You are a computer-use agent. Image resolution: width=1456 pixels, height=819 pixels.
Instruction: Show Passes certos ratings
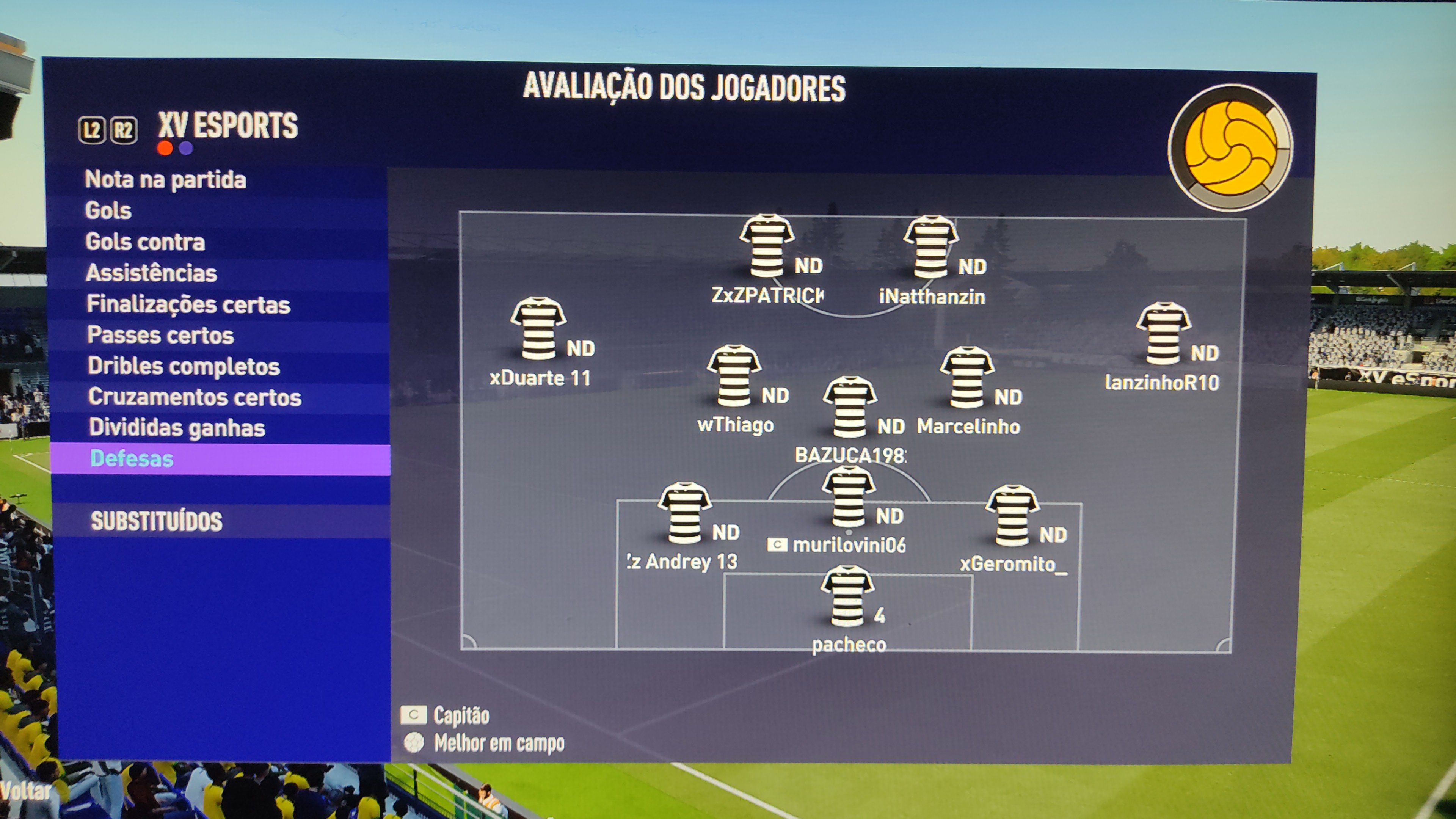(x=160, y=335)
